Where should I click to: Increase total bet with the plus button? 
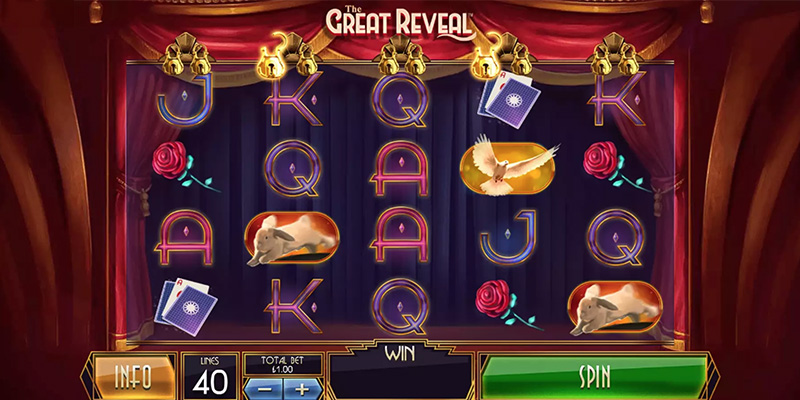(x=303, y=387)
